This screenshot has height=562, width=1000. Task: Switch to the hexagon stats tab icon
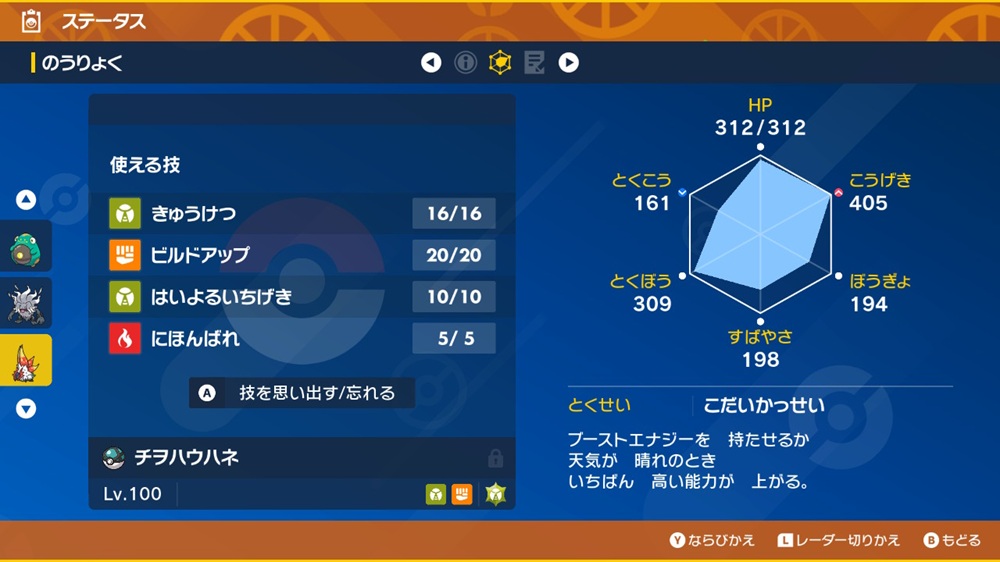coord(499,63)
